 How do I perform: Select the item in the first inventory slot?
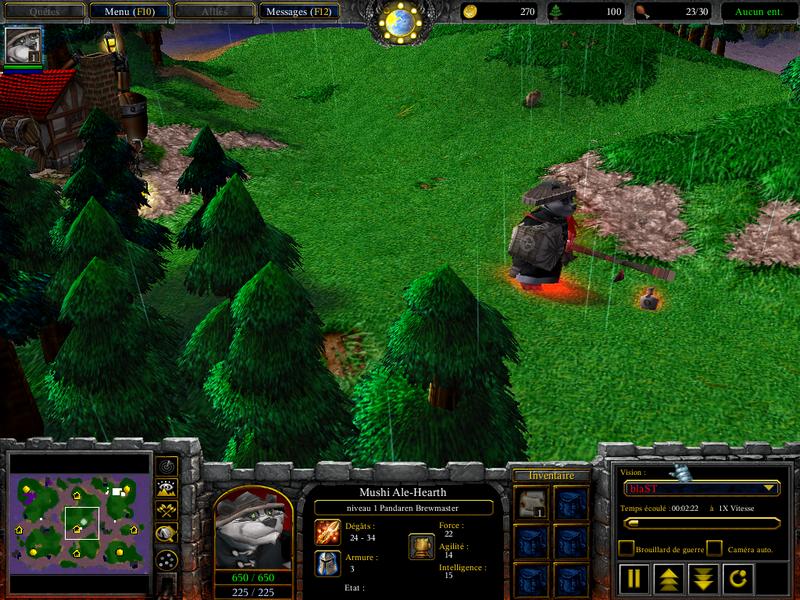point(530,503)
